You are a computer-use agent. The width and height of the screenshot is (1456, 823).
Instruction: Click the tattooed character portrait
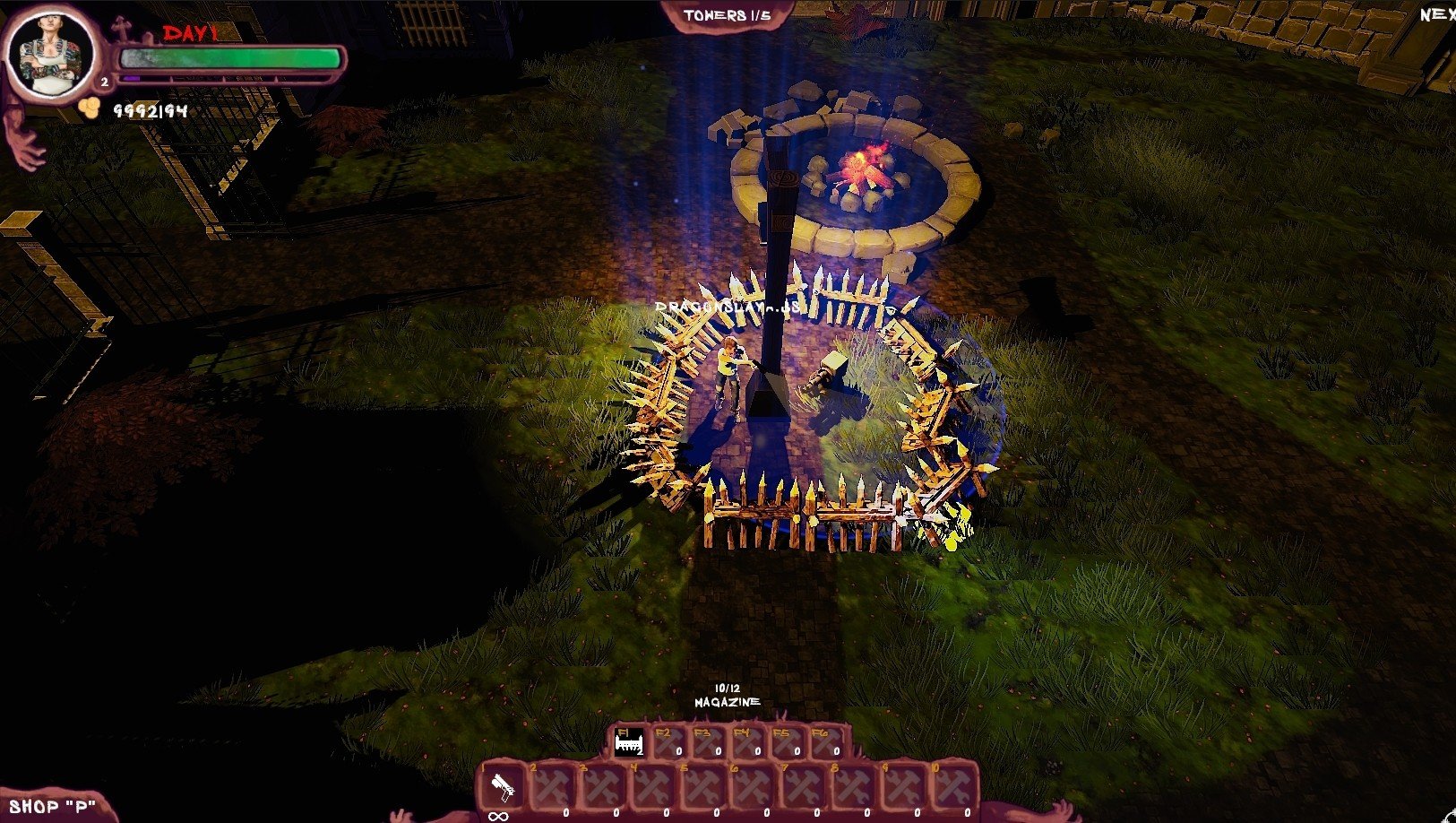point(50,54)
